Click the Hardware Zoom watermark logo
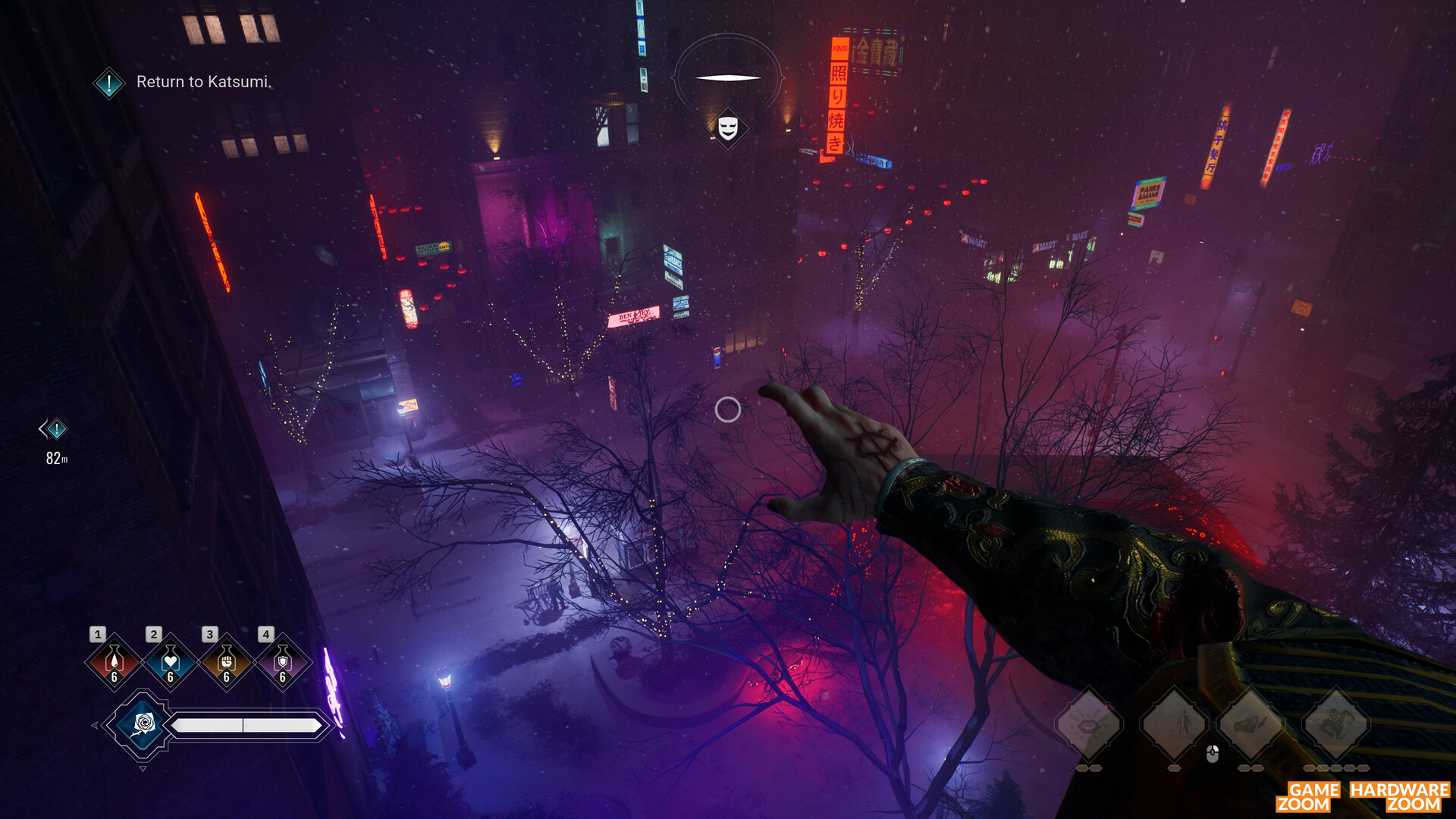This screenshot has height=819, width=1456. click(1400, 797)
